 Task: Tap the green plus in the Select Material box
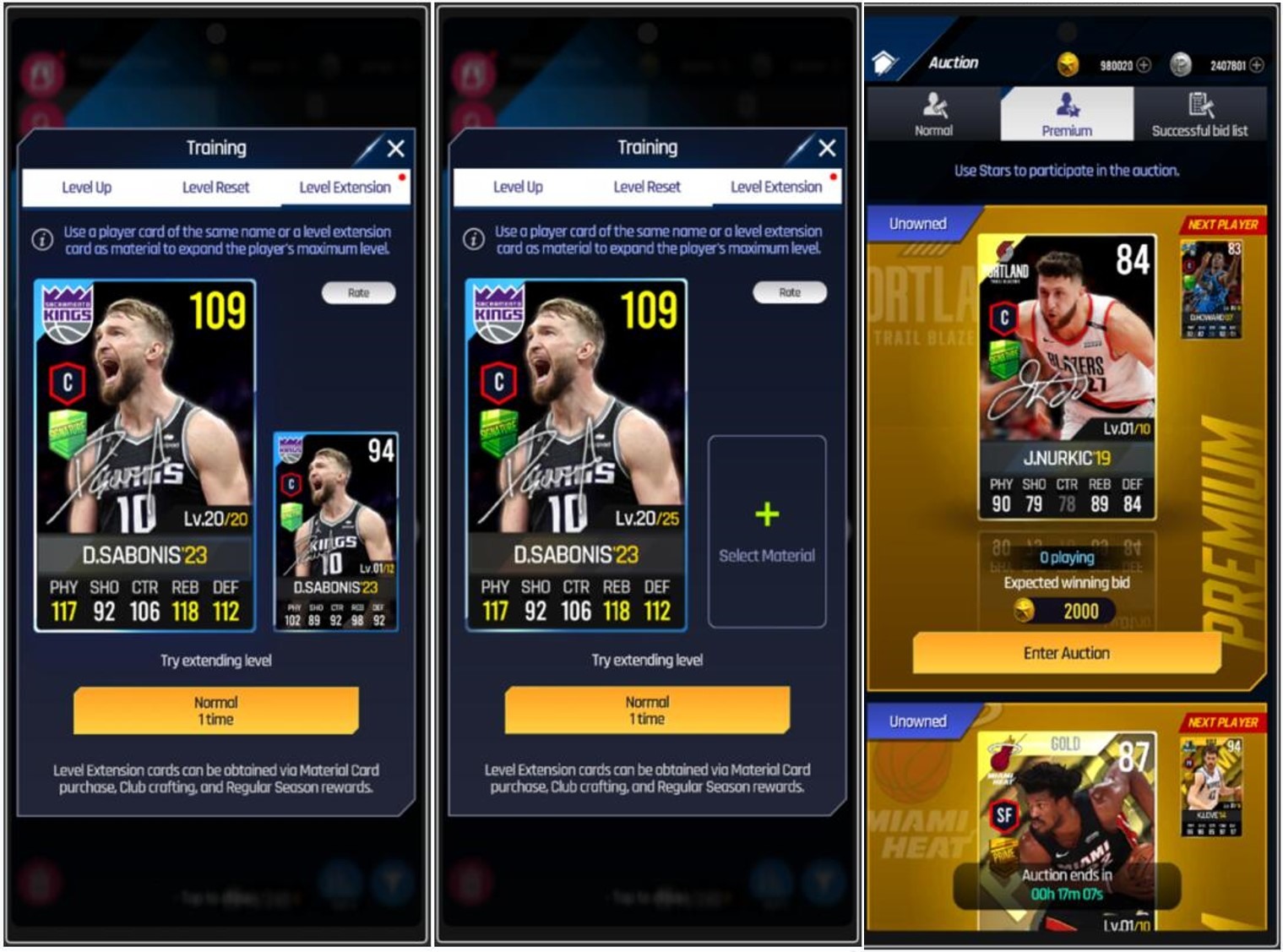768,511
